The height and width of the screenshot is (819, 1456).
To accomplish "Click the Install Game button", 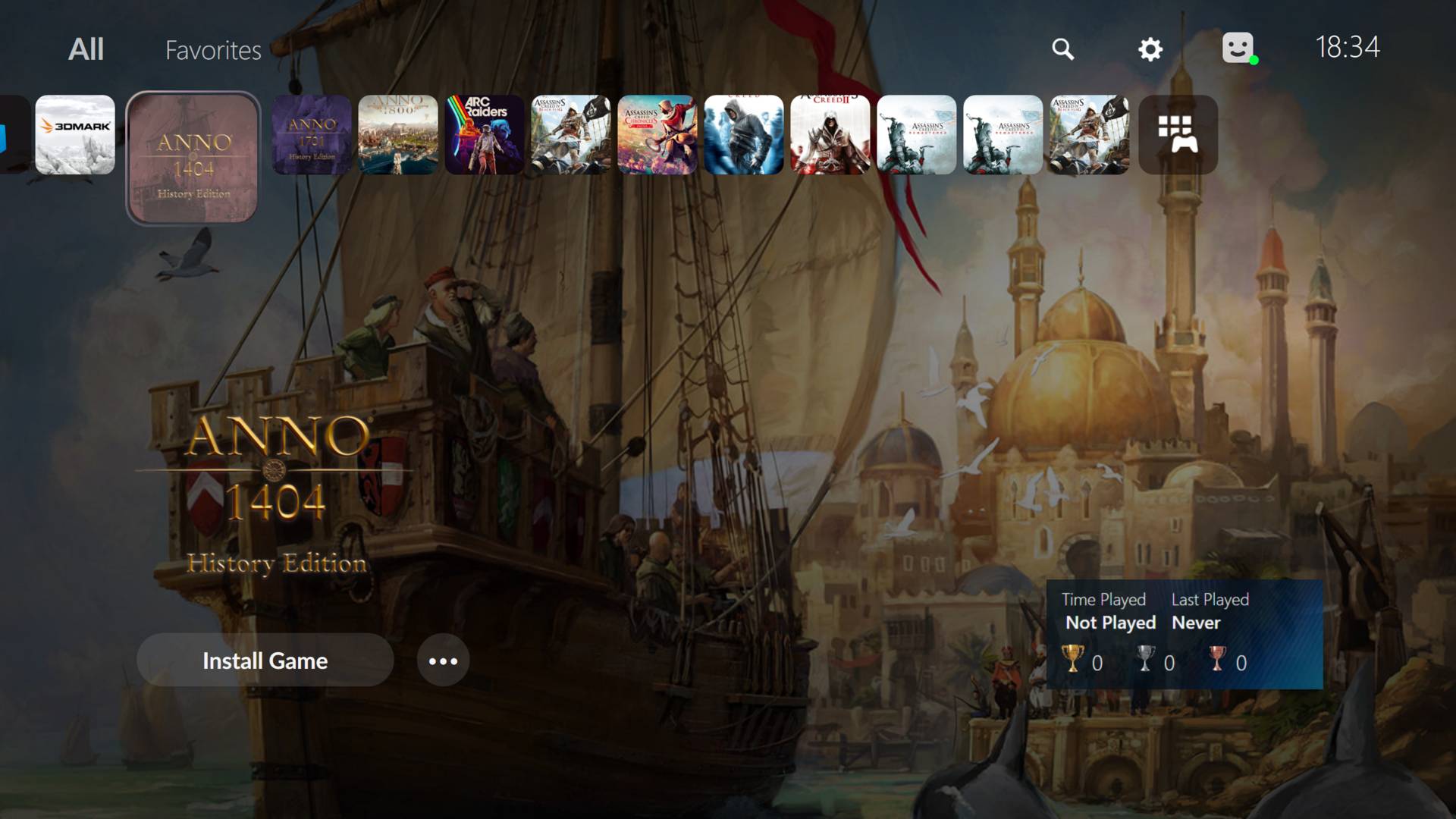I will 264,661.
